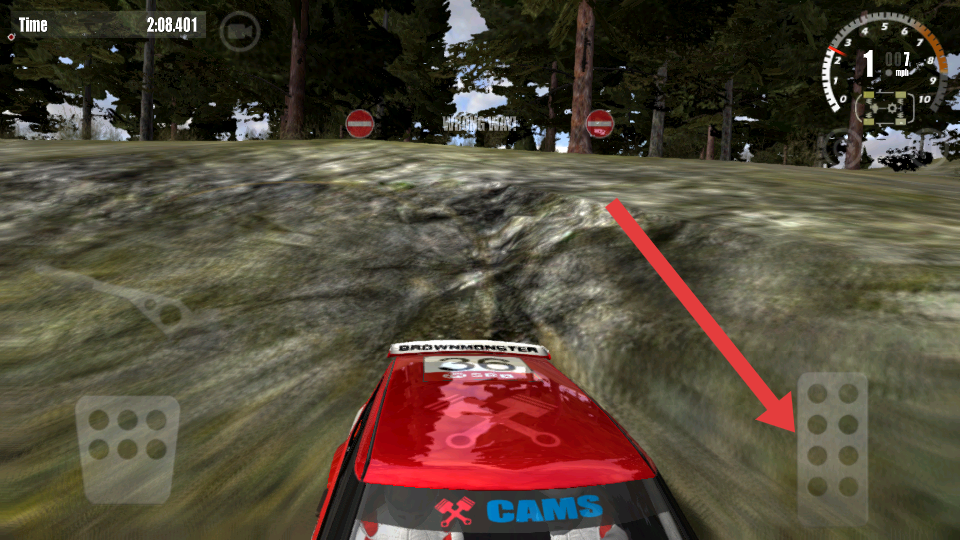This screenshot has width=960, height=540.
Task: Tap the brake pedal
Action: pos(128,448)
